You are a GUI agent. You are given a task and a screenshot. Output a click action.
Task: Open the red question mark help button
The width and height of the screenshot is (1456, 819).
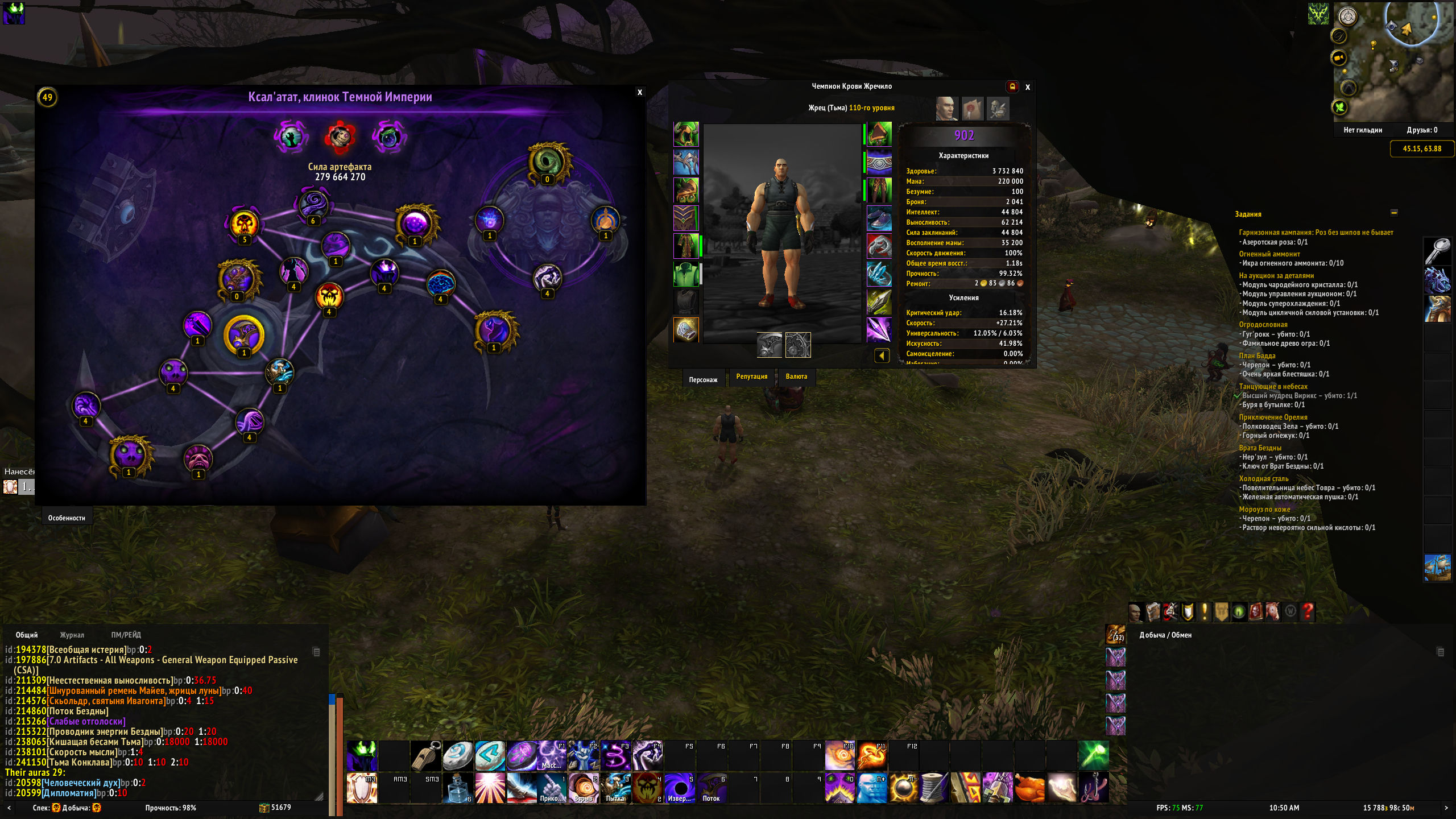(x=1308, y=612)
